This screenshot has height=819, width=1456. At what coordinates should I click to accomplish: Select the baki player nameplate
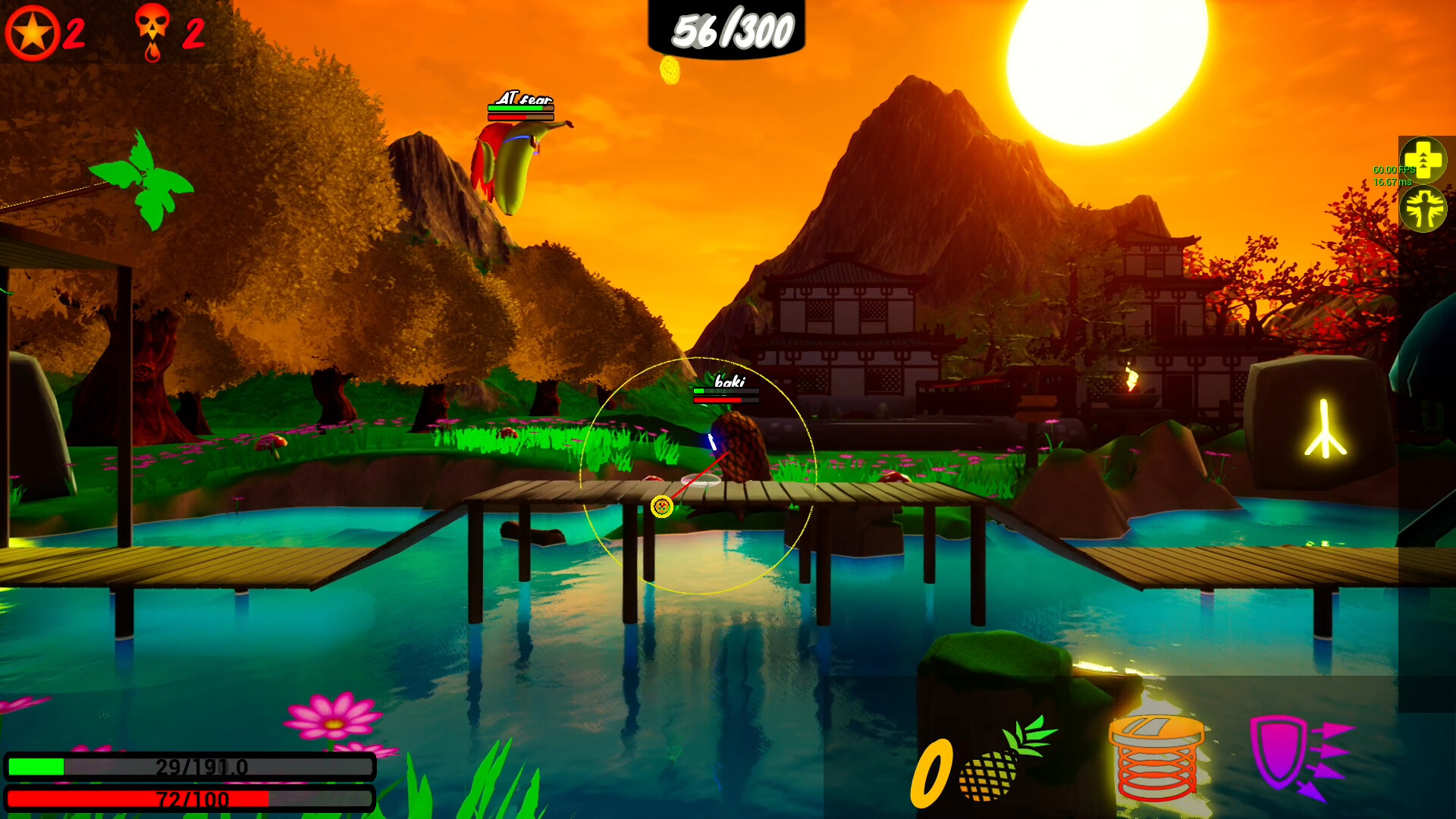726,384
